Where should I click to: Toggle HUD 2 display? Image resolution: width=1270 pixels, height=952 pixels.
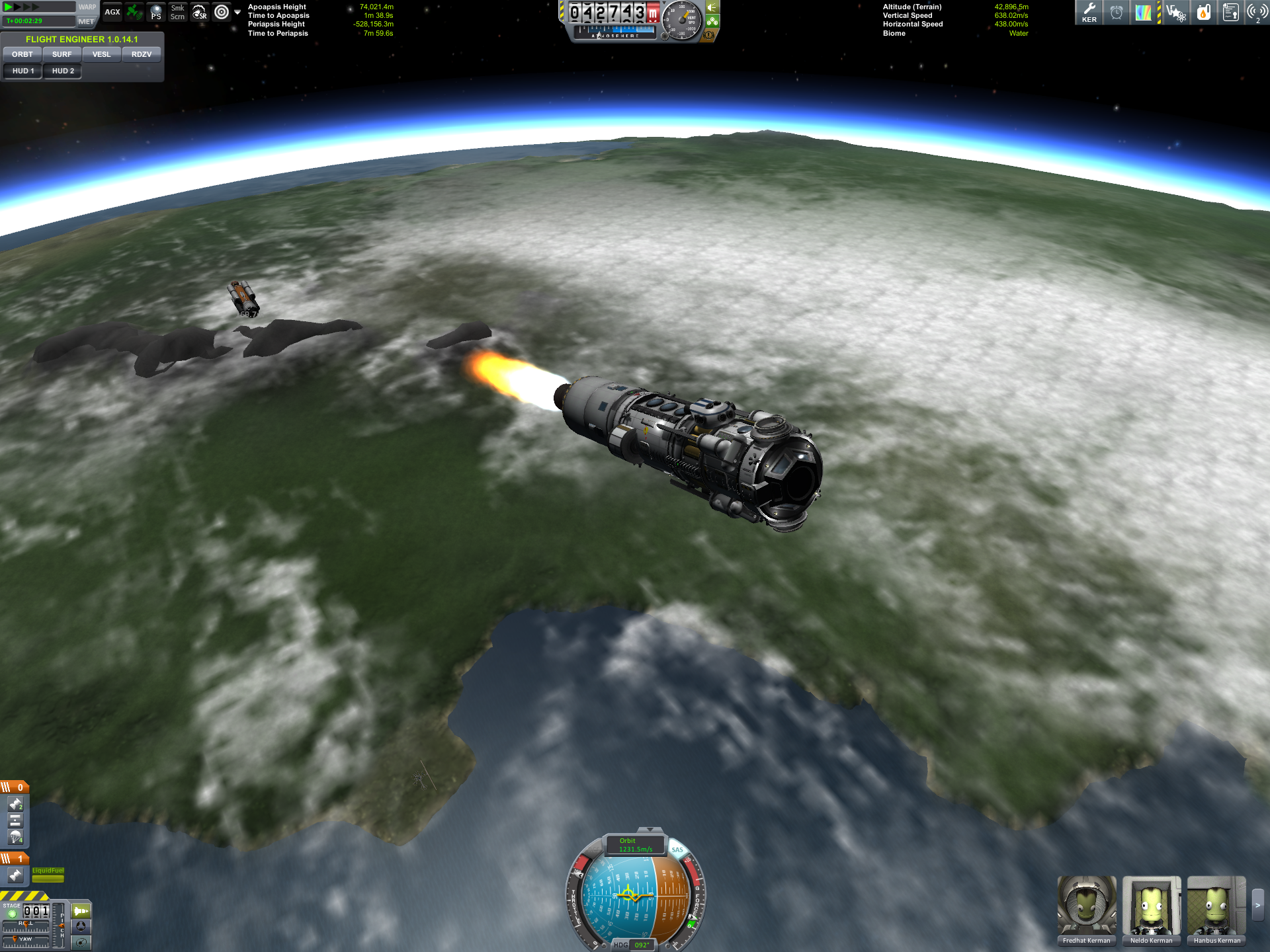[x=63, y=71]
